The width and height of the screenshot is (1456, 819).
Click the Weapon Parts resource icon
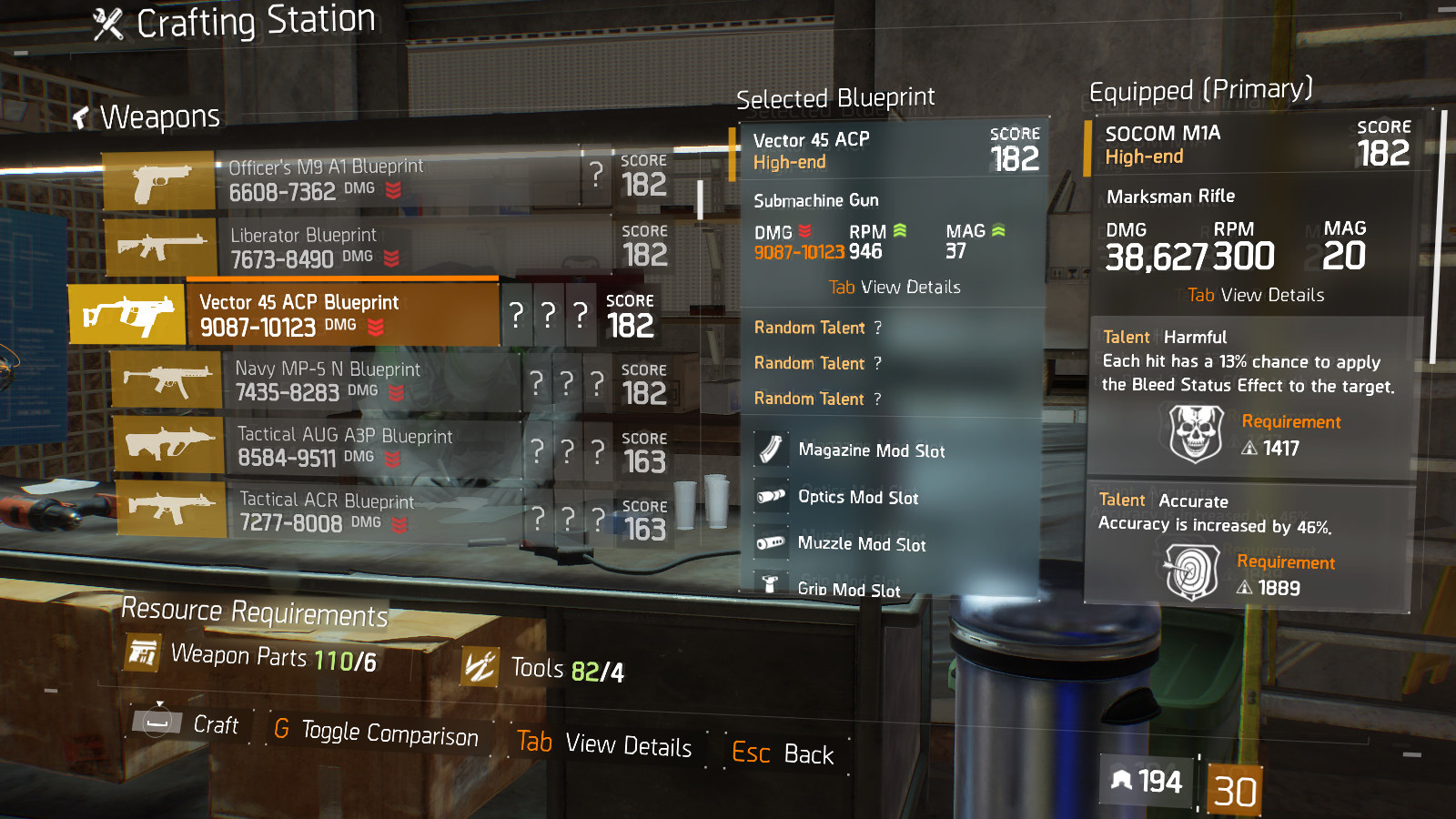coord(144,654)
